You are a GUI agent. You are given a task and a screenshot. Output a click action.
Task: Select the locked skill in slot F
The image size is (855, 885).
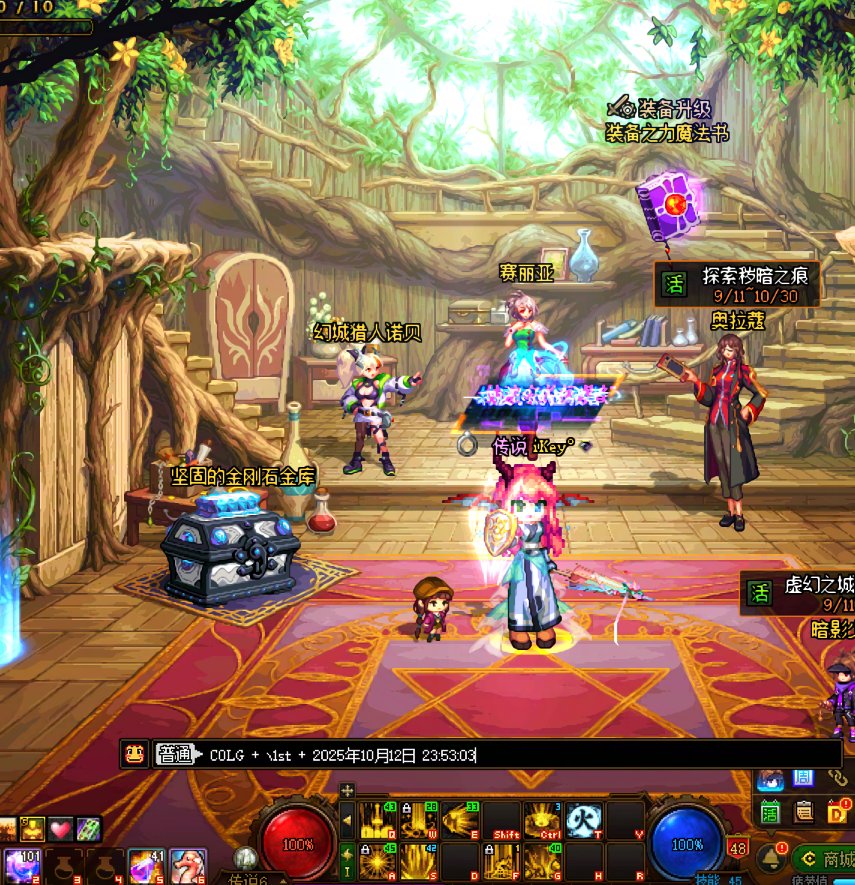(x=502, y=861)
